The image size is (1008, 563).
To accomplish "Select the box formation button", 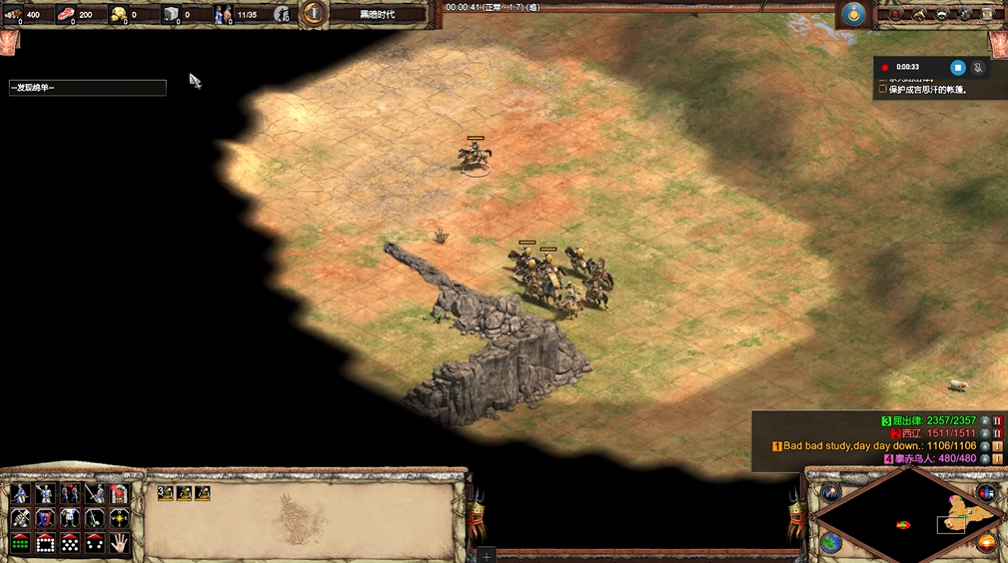I will click(45, 543).
